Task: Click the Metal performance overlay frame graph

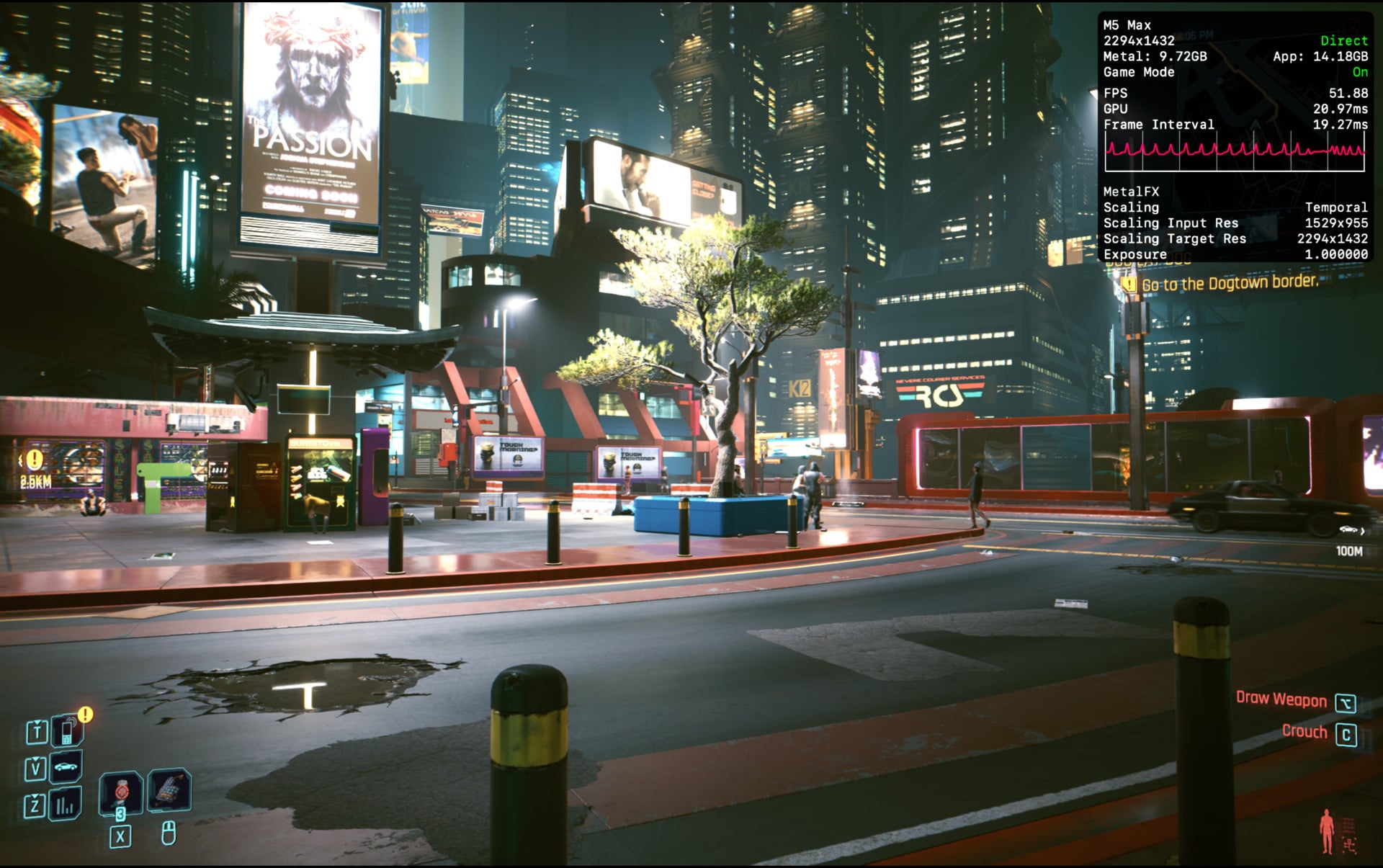Action: coord(1235,151)
